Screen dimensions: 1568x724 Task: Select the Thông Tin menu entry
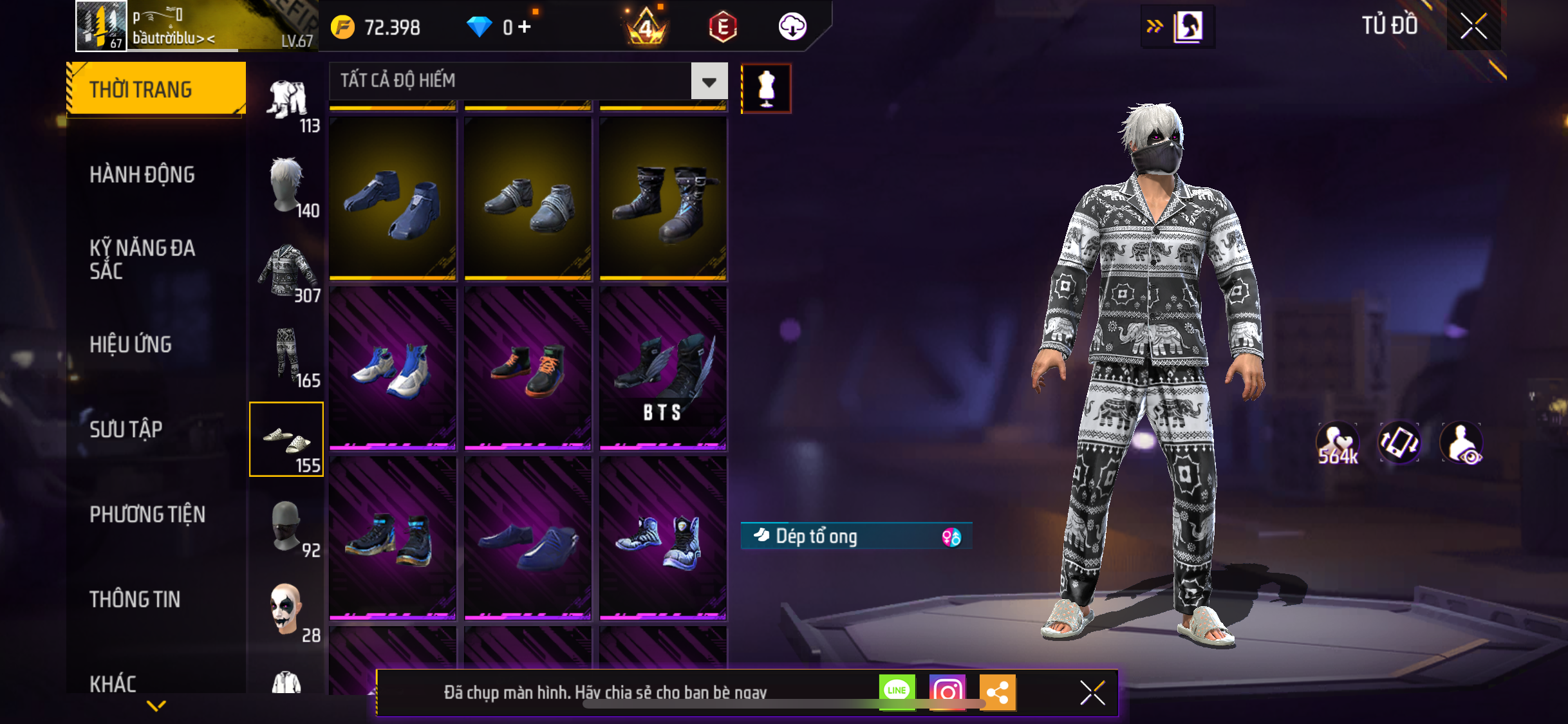point(135,599)
